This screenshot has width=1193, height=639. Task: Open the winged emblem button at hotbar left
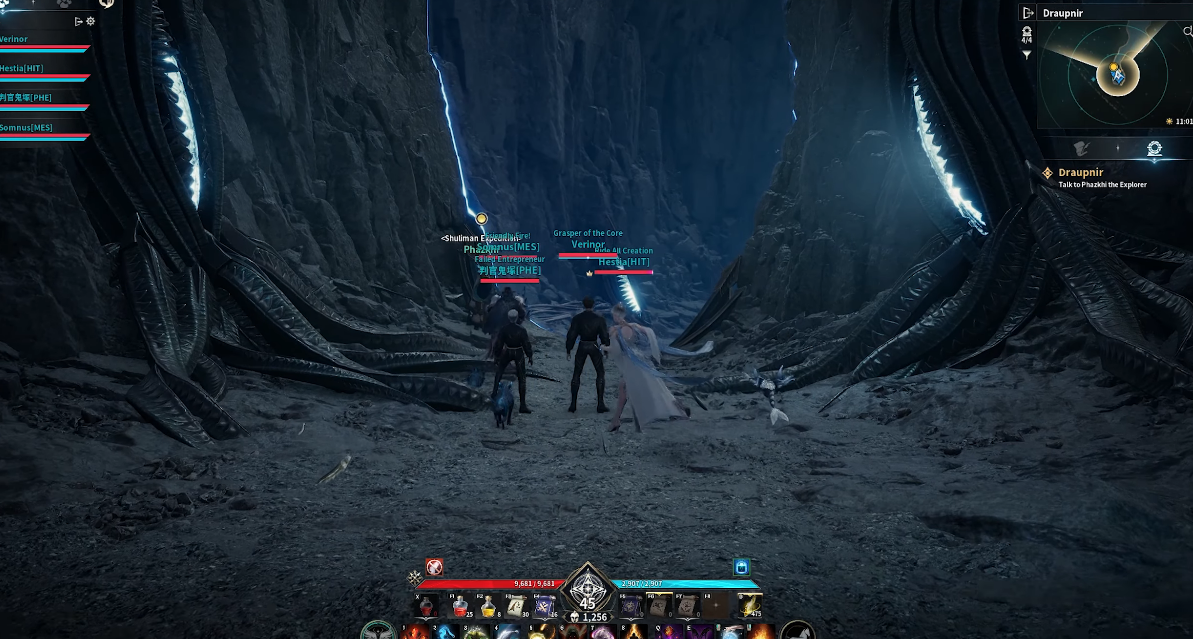point(376,632)
